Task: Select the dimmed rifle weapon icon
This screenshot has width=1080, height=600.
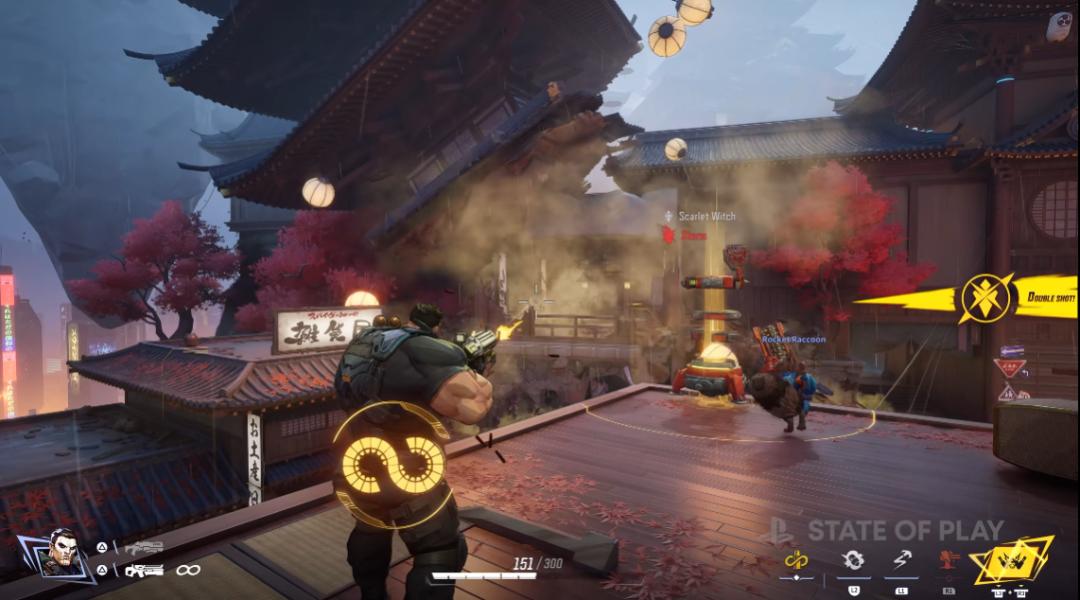Action: click(x=145, y=547)
